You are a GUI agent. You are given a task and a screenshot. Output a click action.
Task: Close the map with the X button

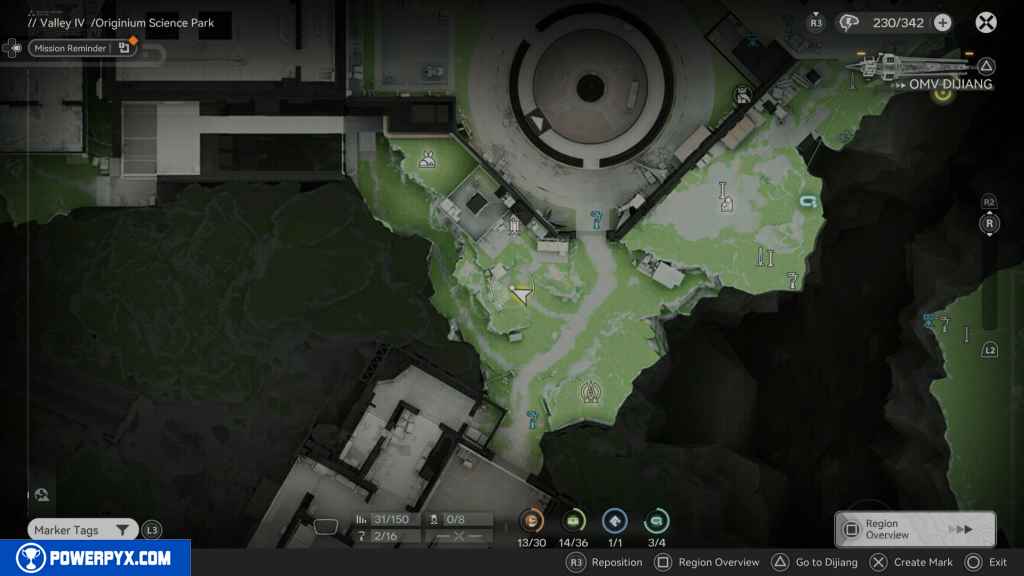coord(986,23)
